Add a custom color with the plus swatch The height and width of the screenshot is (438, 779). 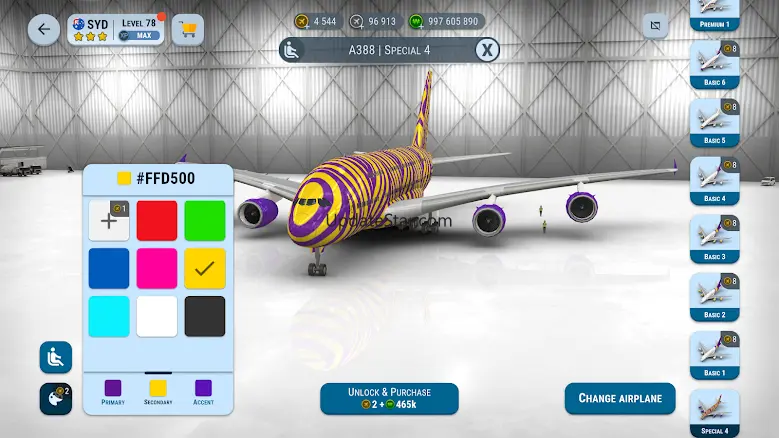coord(109,221)
